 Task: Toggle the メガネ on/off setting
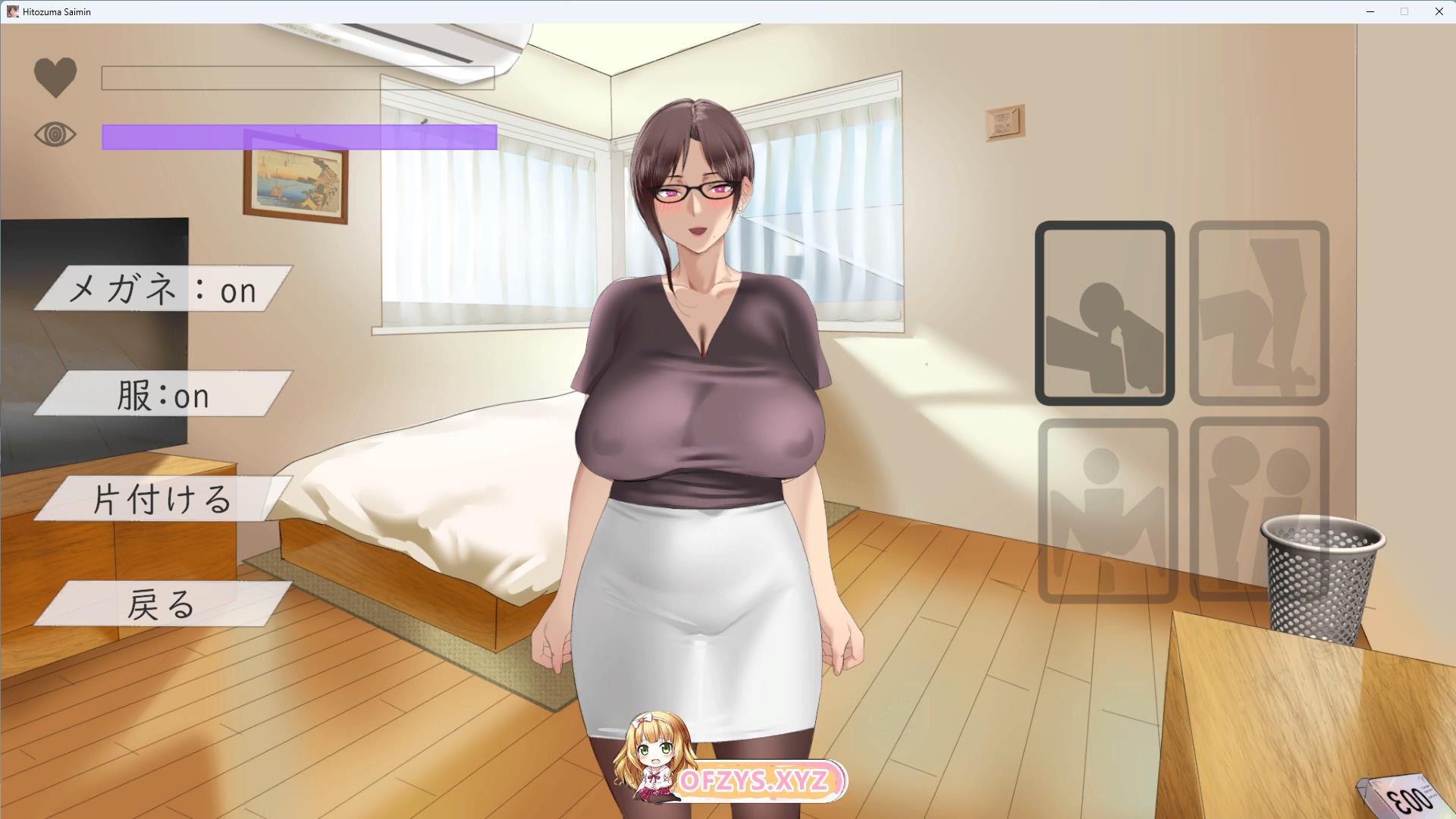pos(163,288)
